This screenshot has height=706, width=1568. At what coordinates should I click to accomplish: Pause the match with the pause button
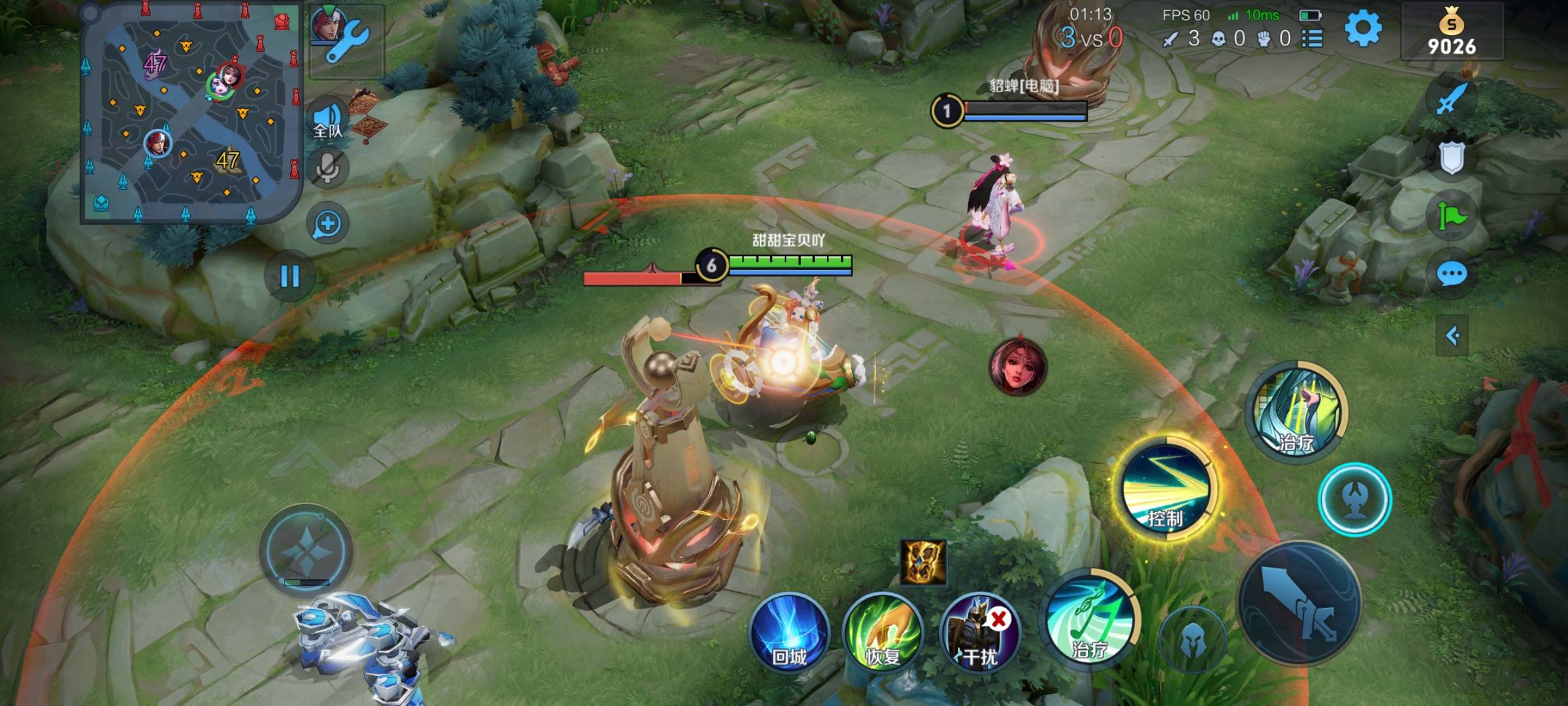[289, 277]
